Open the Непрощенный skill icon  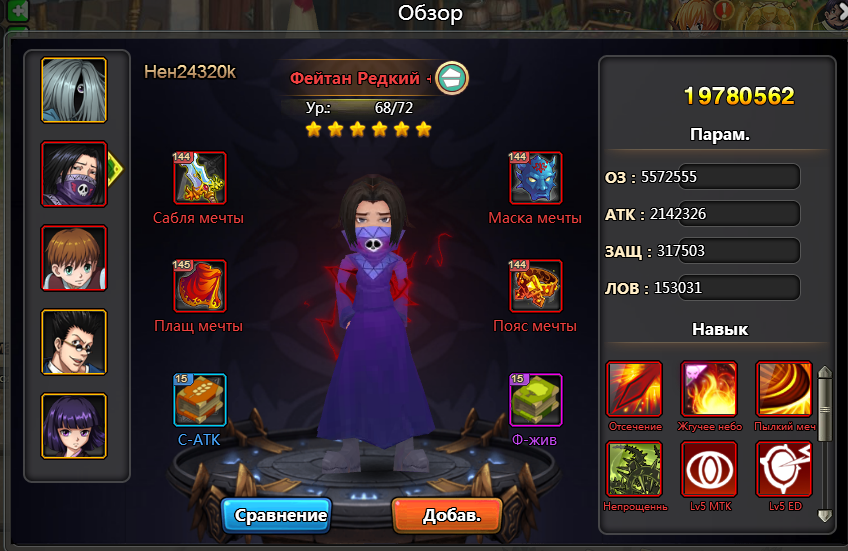[x=634, y=469]
